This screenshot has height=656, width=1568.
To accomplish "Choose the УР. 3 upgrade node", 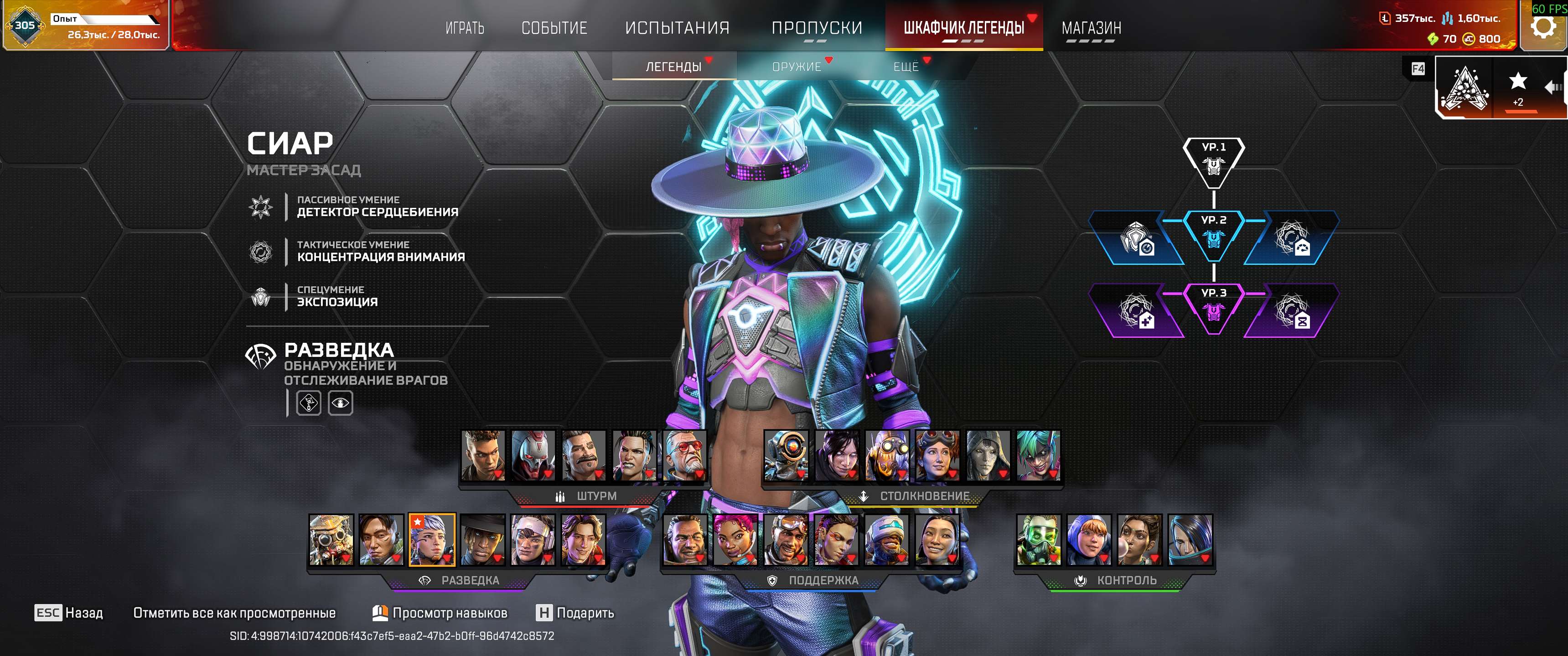I will 1213,307.
